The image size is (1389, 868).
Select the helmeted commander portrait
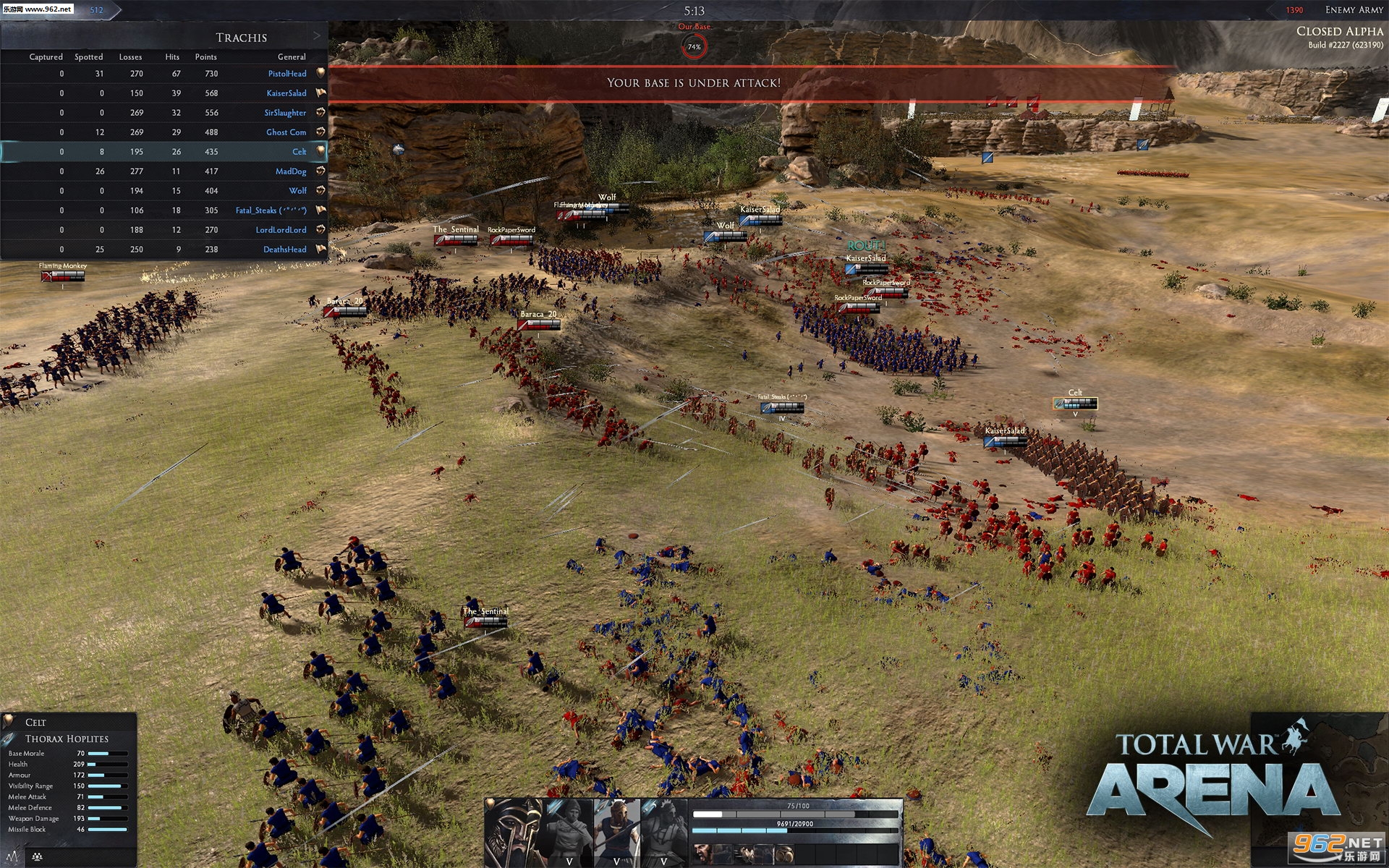513,832
